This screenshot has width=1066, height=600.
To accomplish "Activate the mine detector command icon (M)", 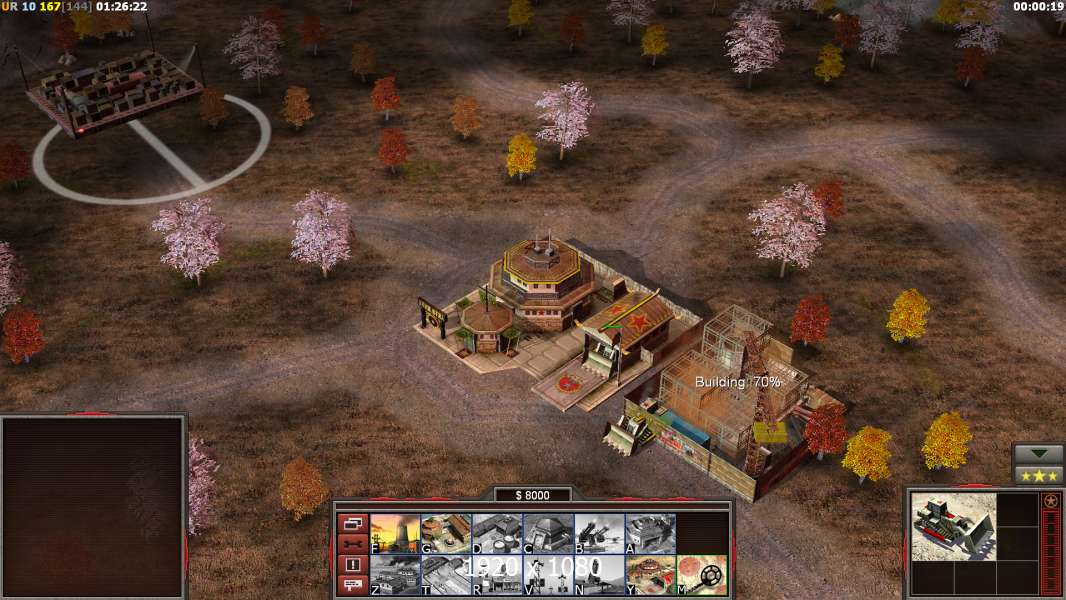I will coord(701,574).
